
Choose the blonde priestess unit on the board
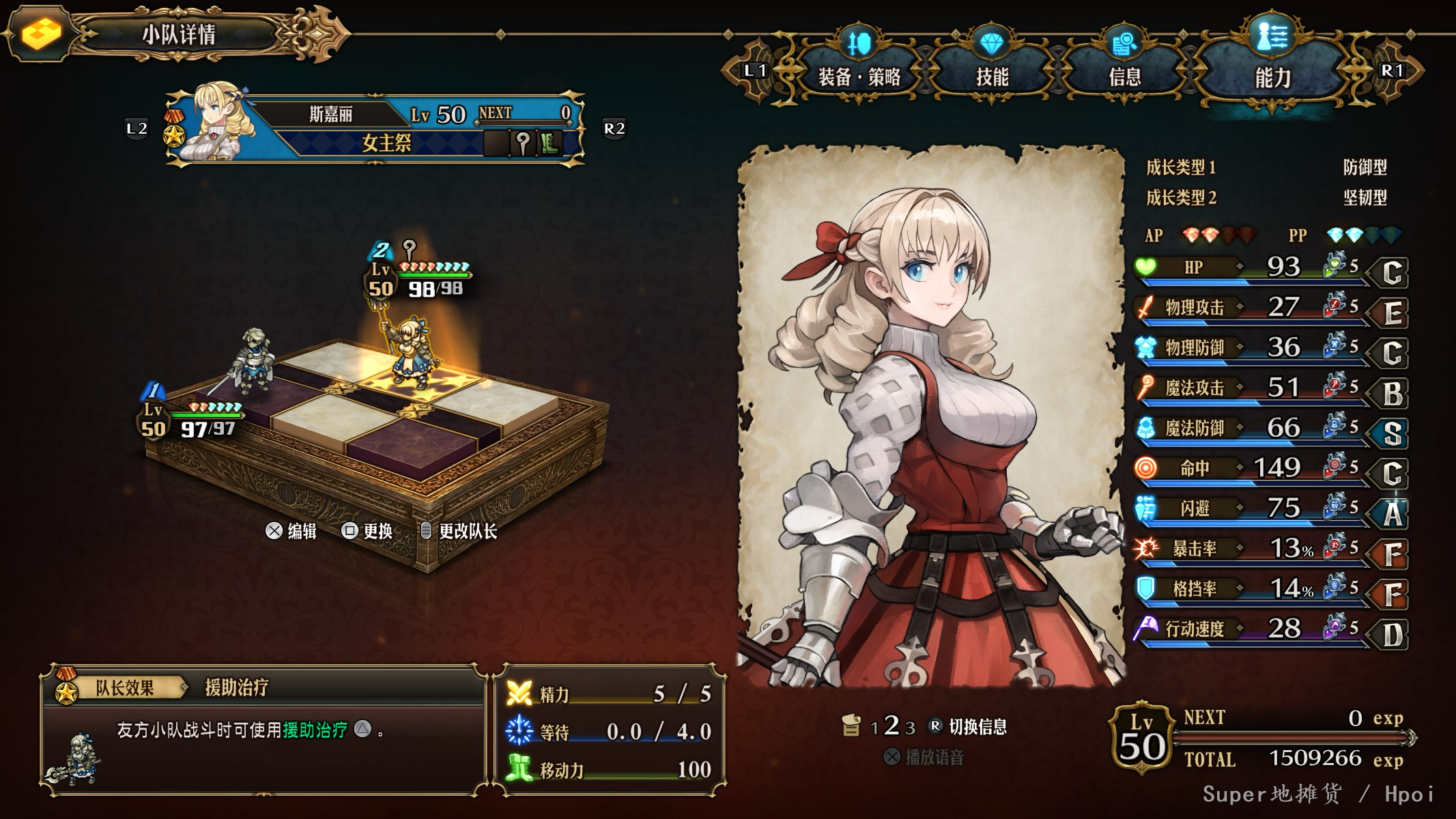(410, 356)
